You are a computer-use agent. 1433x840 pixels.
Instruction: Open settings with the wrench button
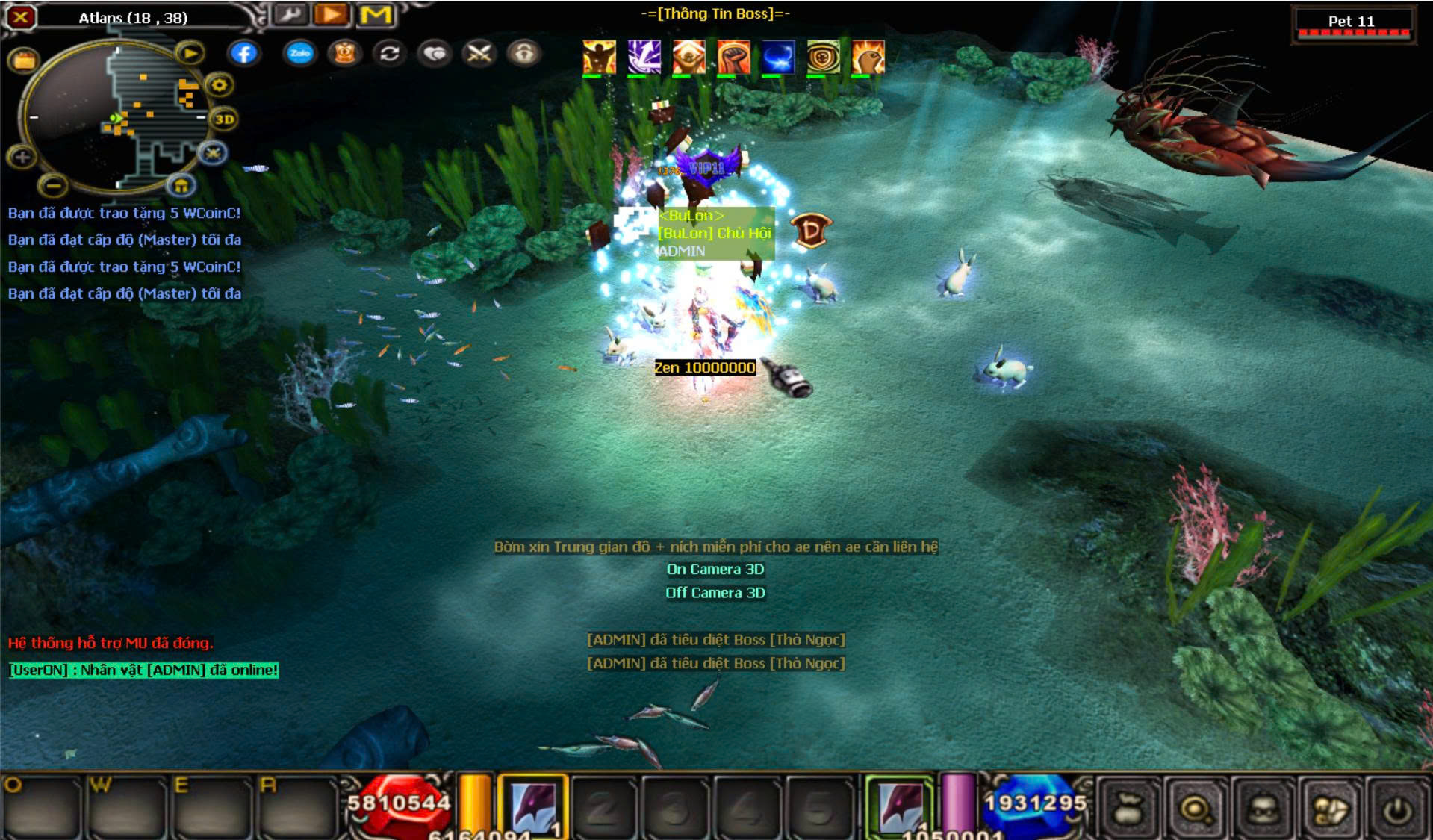coord(290,14)
